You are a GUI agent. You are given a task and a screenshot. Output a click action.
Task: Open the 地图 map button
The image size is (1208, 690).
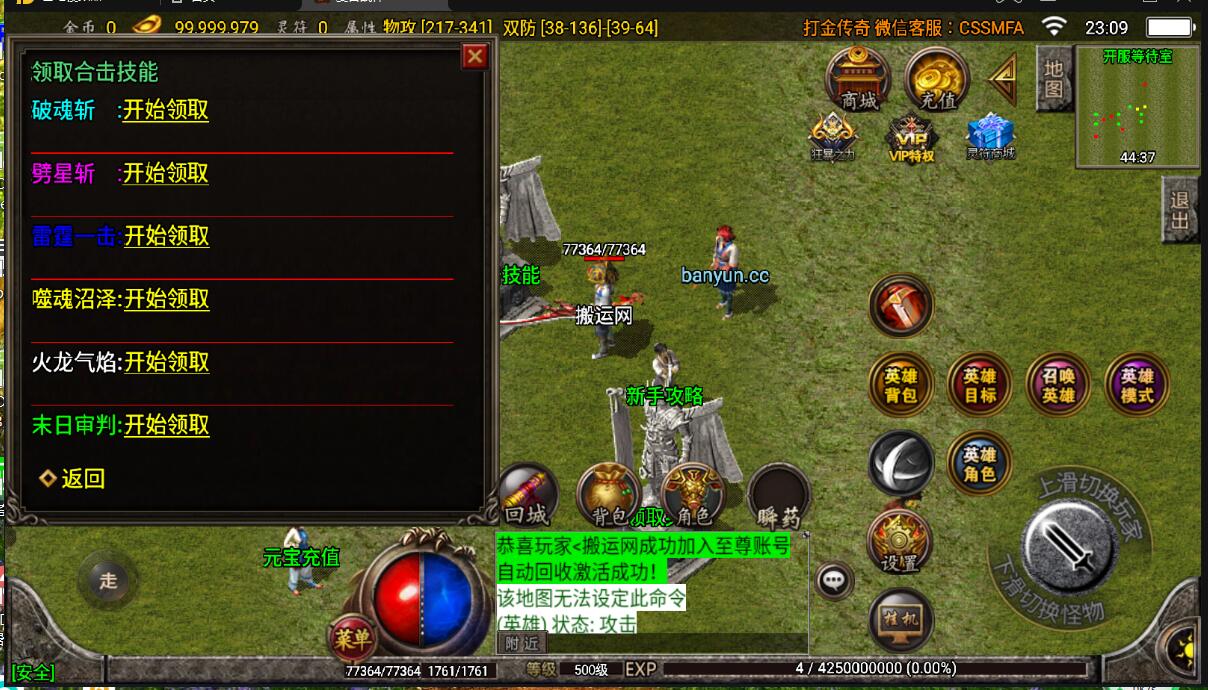click(x=1053, y=79)
